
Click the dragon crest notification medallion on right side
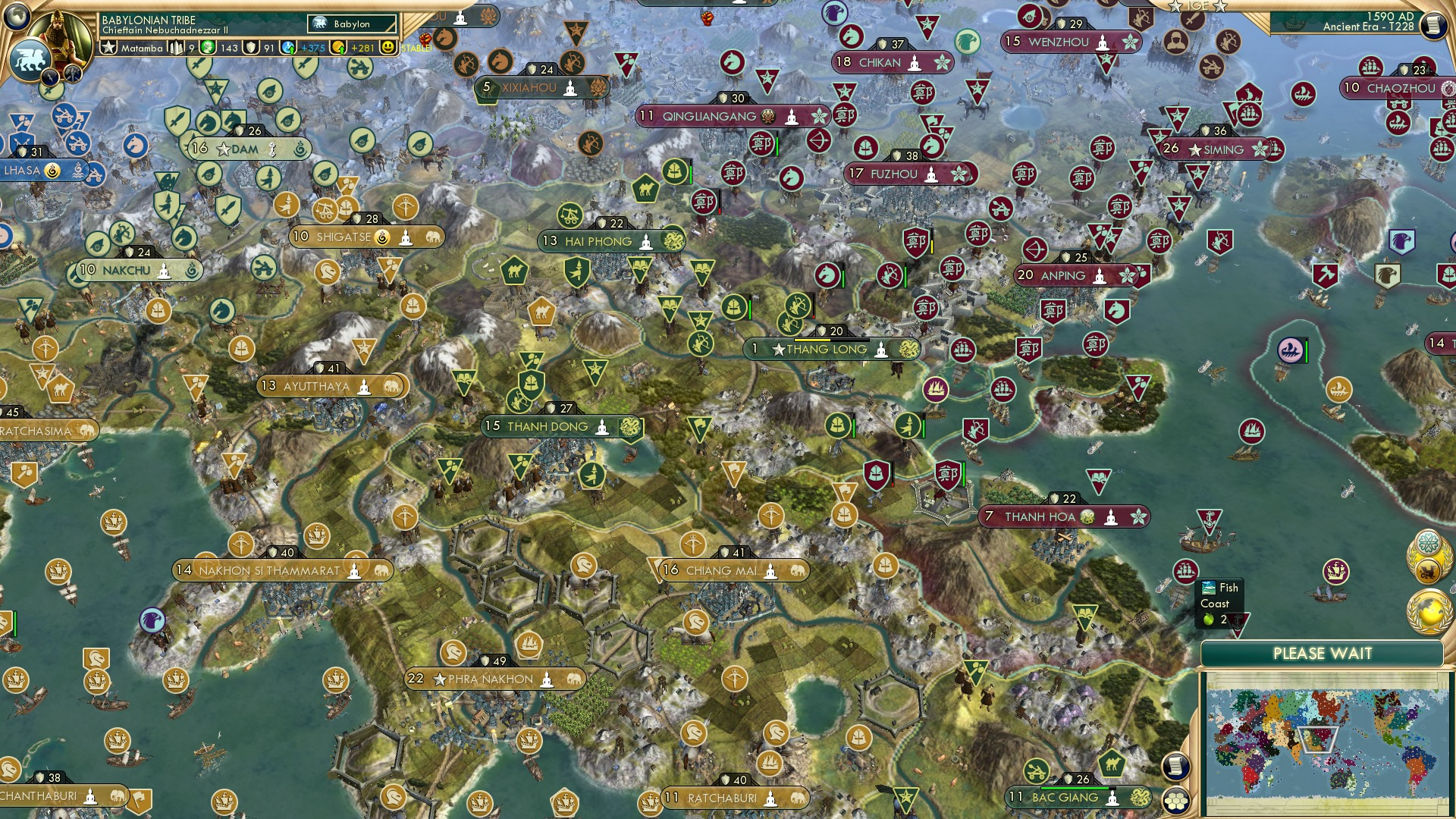pyautogui.click(x=1429, y=569)
